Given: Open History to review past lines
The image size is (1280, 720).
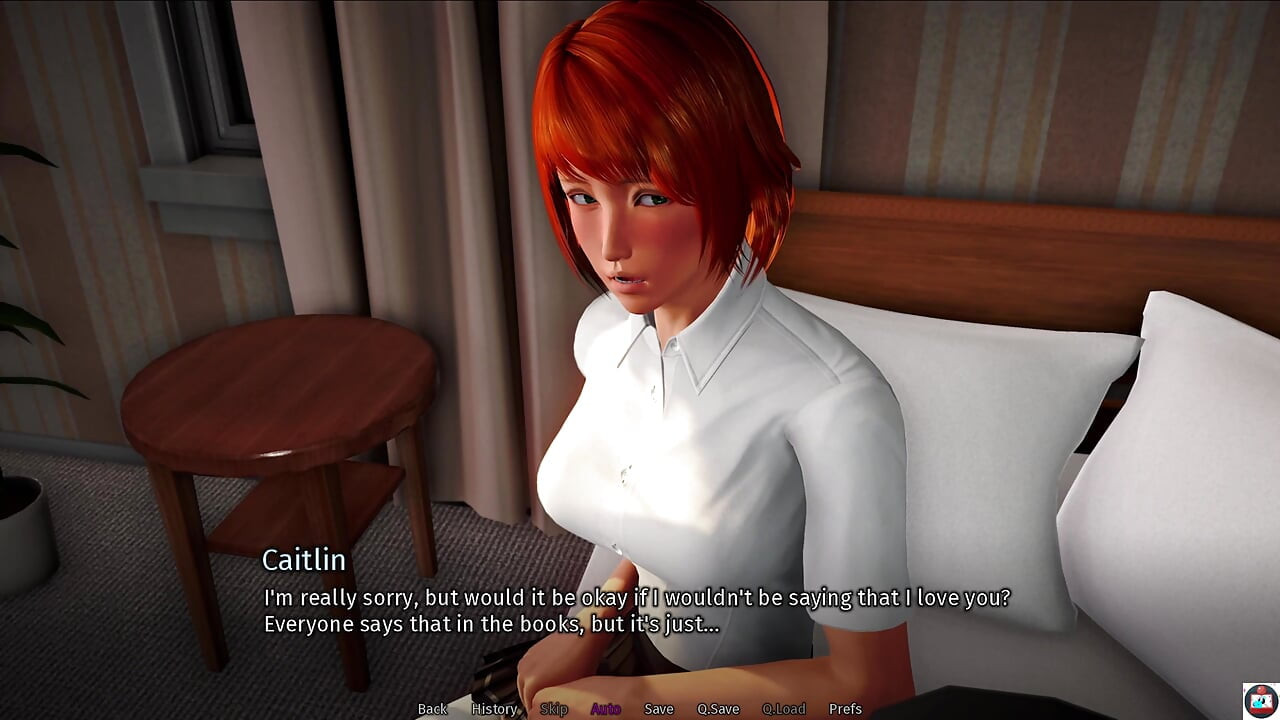Looking at the screenshot, I should (493, 708).
